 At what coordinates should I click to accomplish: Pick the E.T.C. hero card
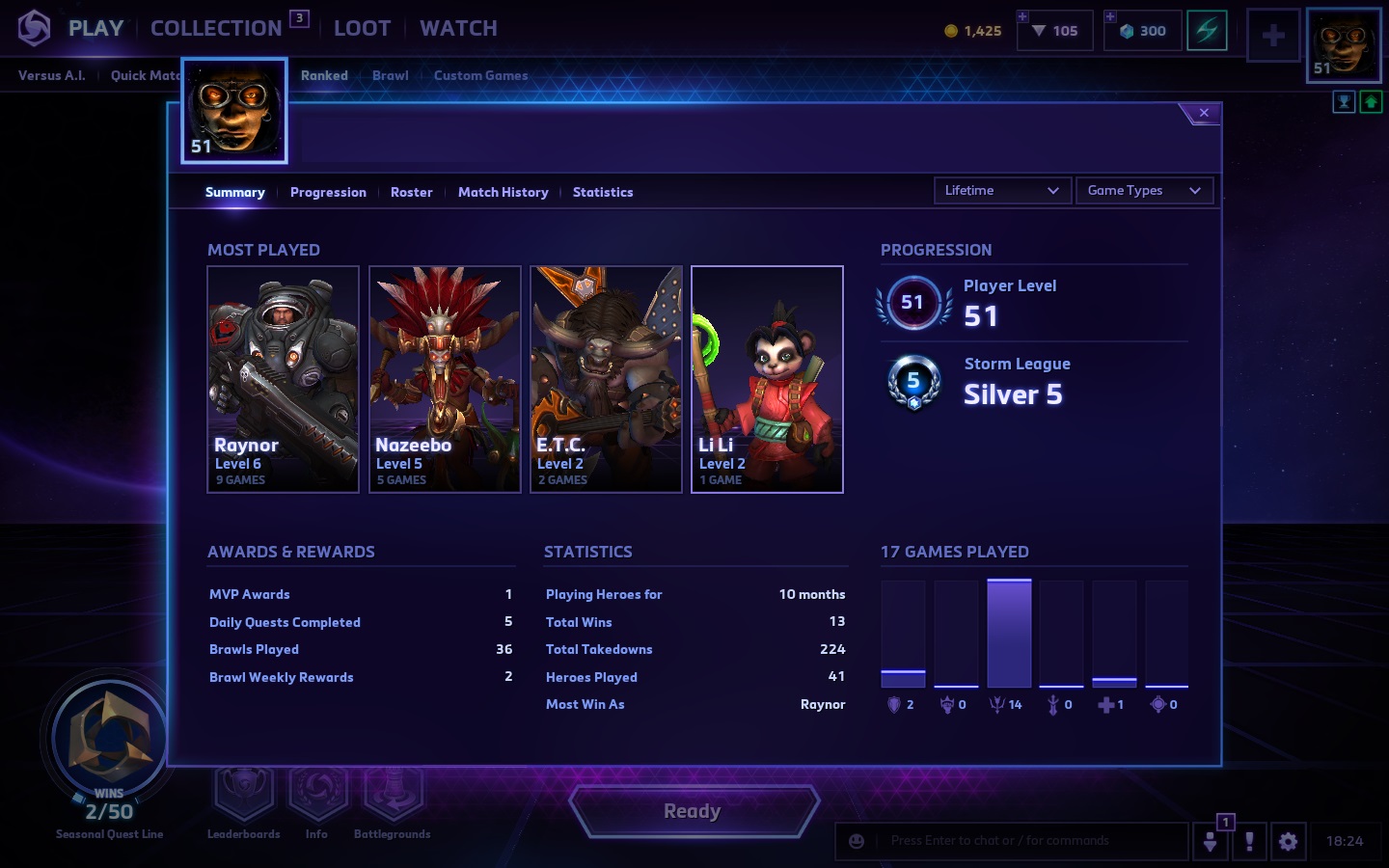tap(606, 379)
